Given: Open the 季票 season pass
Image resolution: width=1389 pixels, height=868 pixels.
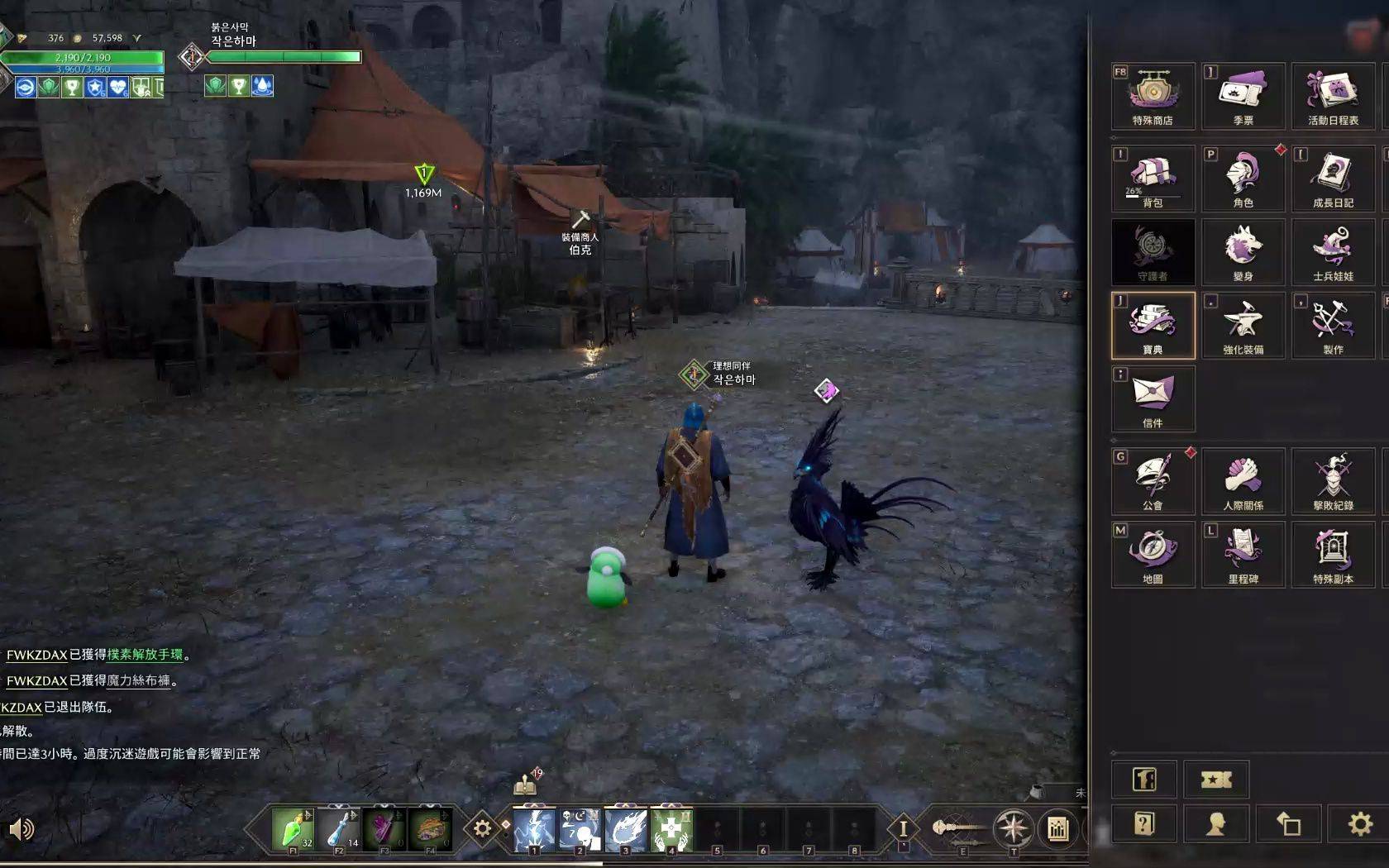Looking at the screenshot, I should pyautogui.click(x=1243, y=95).
